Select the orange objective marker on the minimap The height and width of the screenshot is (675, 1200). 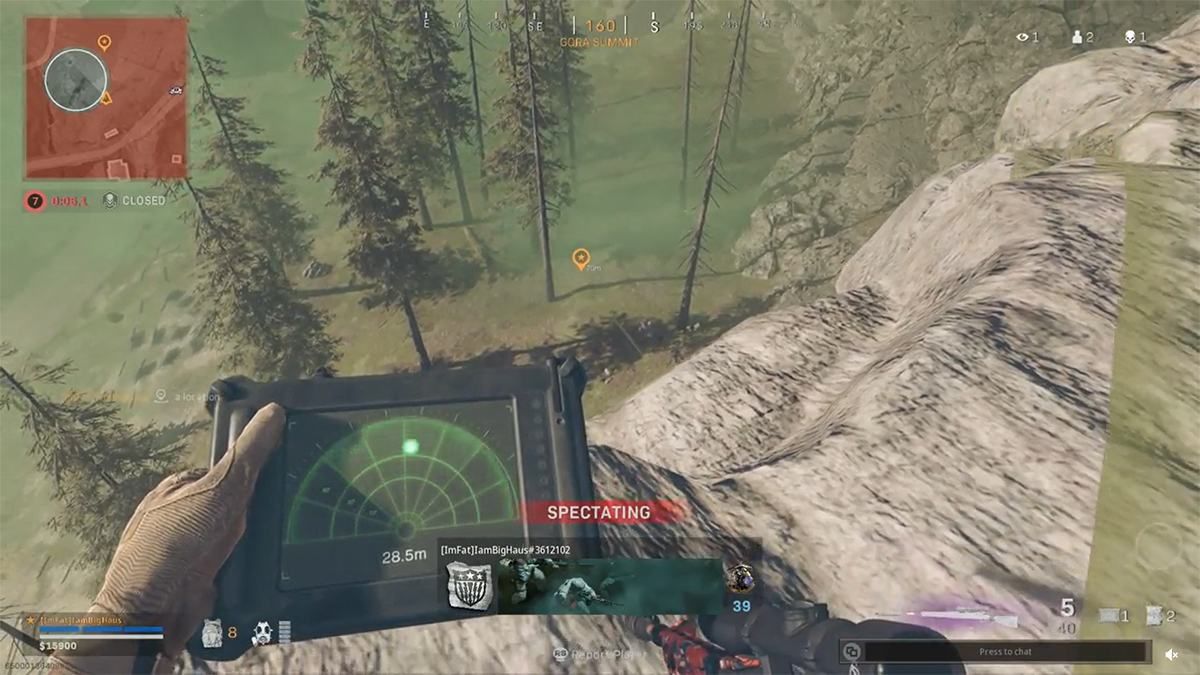tap(104, 42)
